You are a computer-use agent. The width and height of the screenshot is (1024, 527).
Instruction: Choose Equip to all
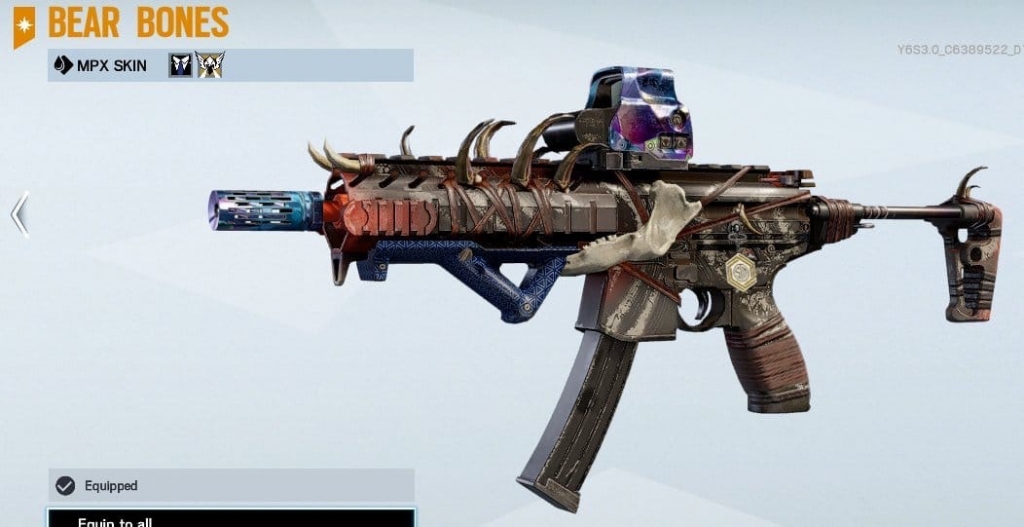pos(230,519)
